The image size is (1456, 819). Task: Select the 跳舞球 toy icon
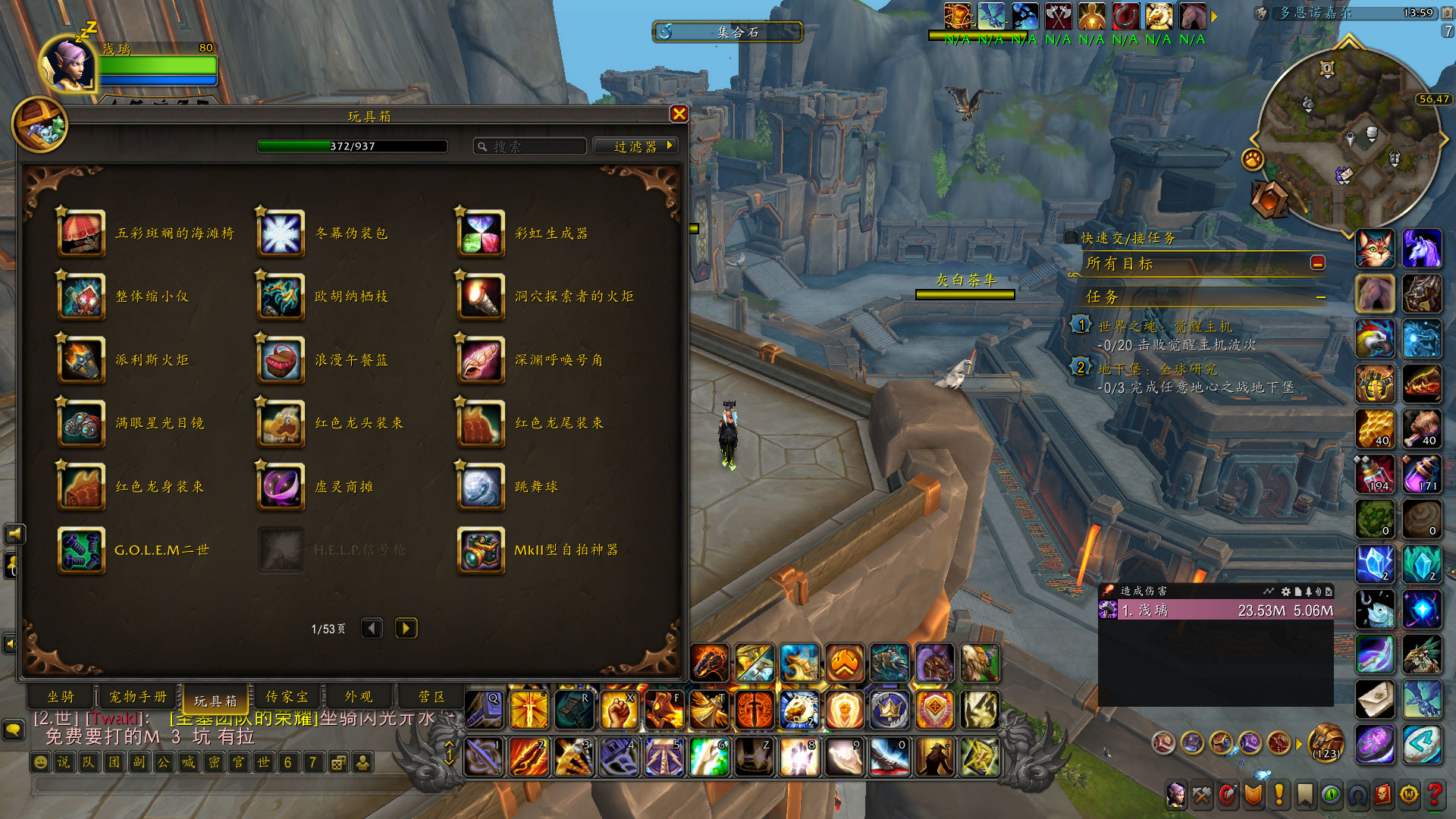[x=481, y=487]
